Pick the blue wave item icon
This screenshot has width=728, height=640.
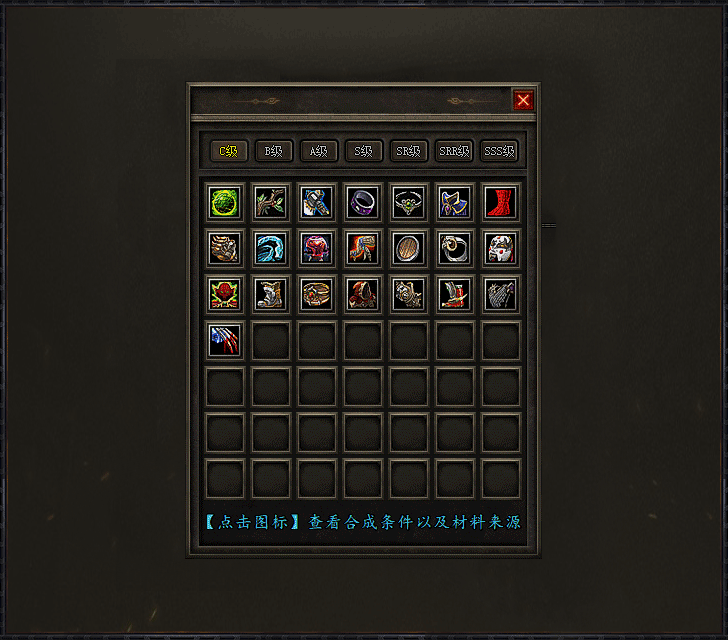coord(270,248)
